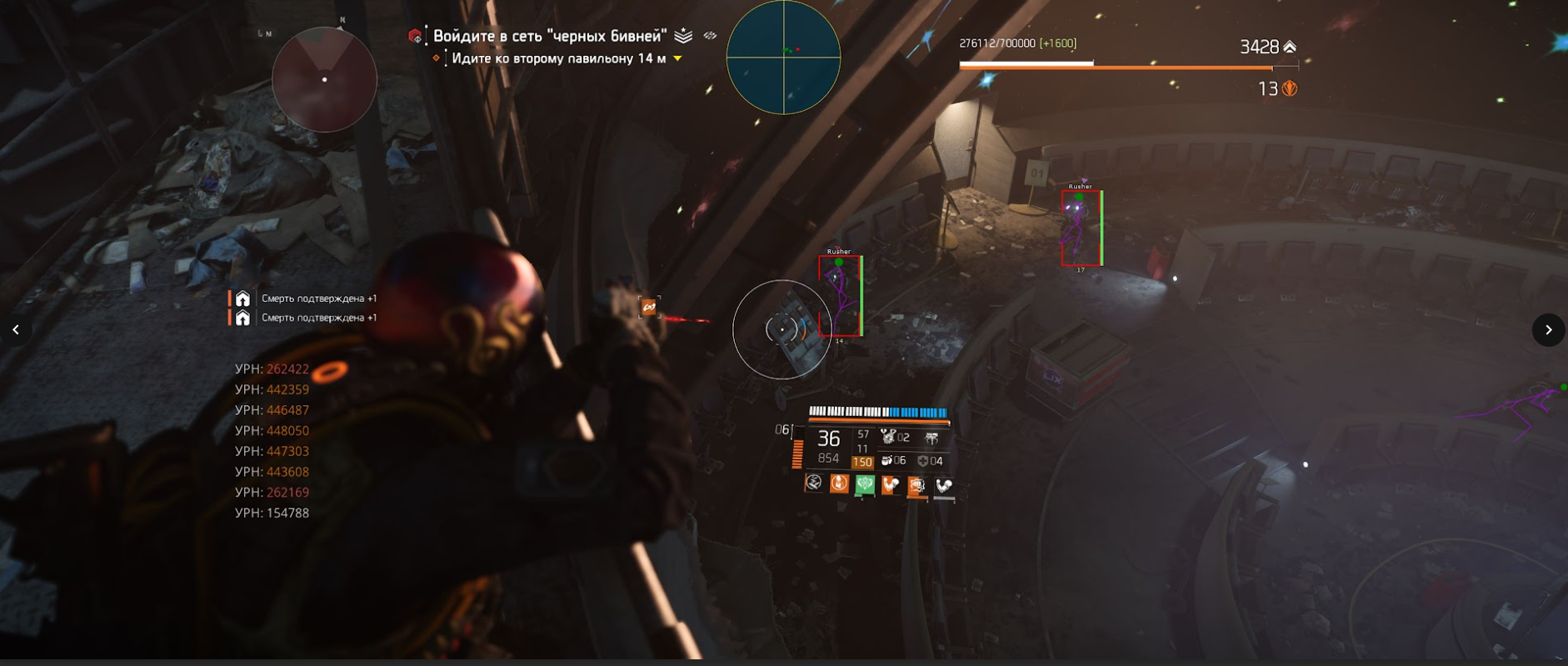Select the mission difficulty chevrons icon

[x=683, y=36]
